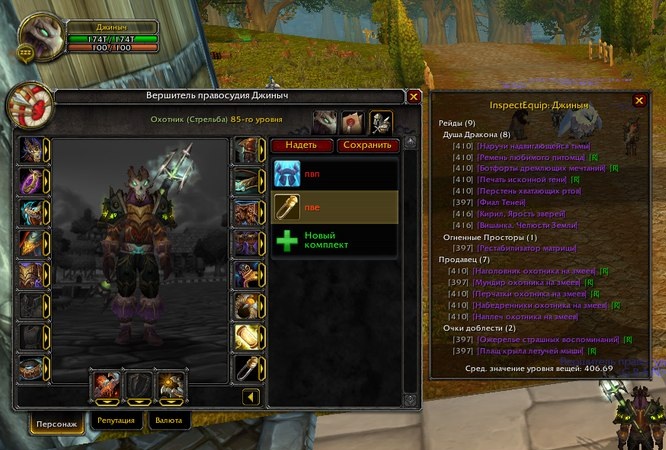The width and height of the screenshot is (666, 450).
Task: Click the Надеть (Equip) button
Action: click(x=300, y=145)
